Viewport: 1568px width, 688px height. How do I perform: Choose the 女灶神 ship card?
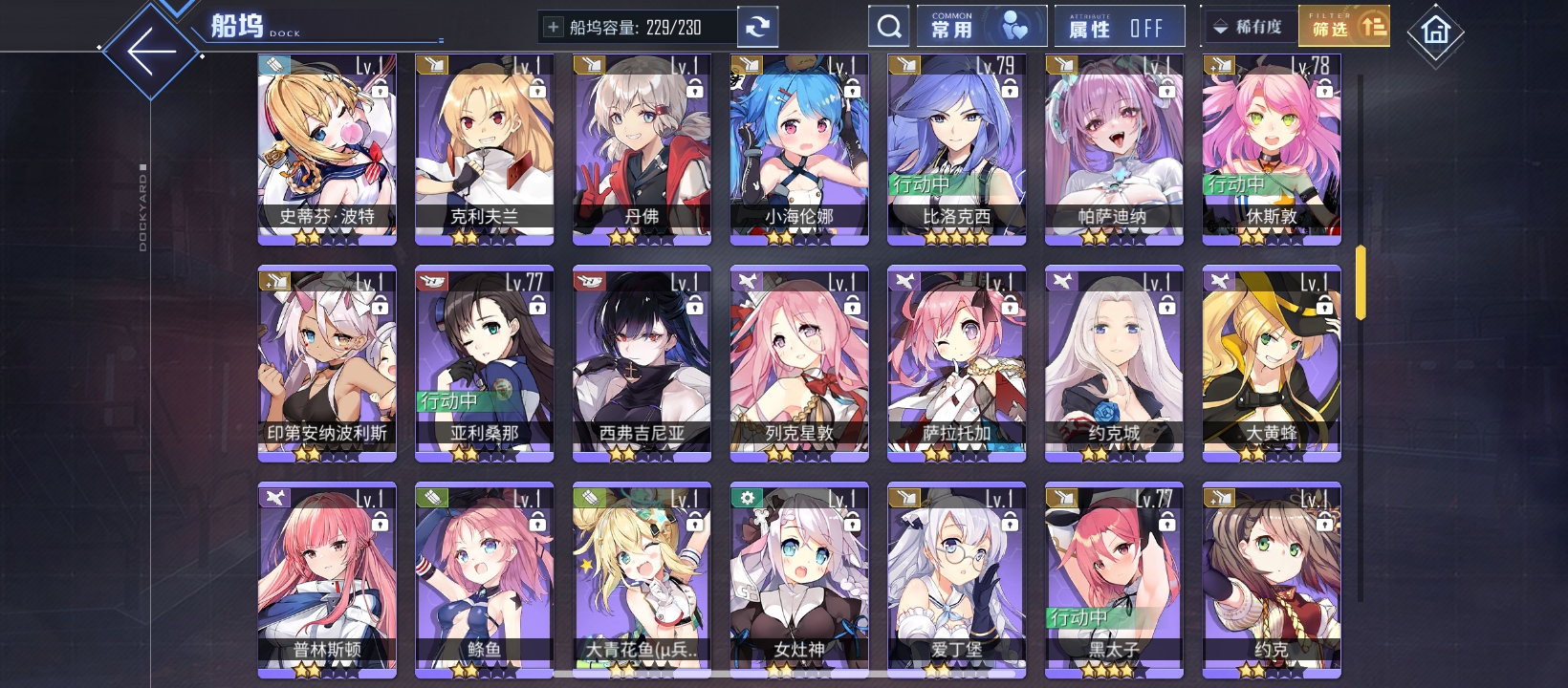point(799,578)
